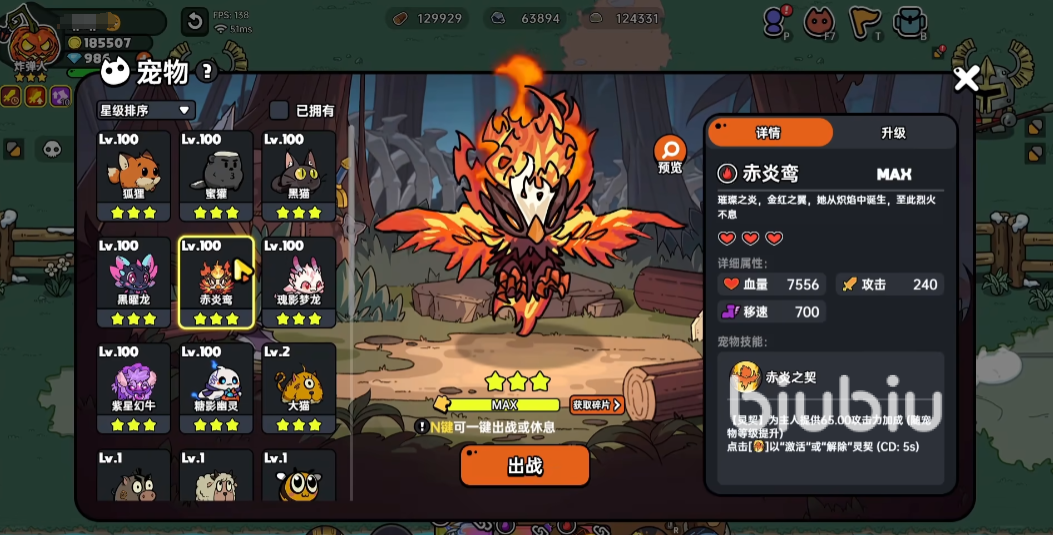Select the 狐狸 fox pet card
The image size is (1053, 535).
(x=134, y=176)
